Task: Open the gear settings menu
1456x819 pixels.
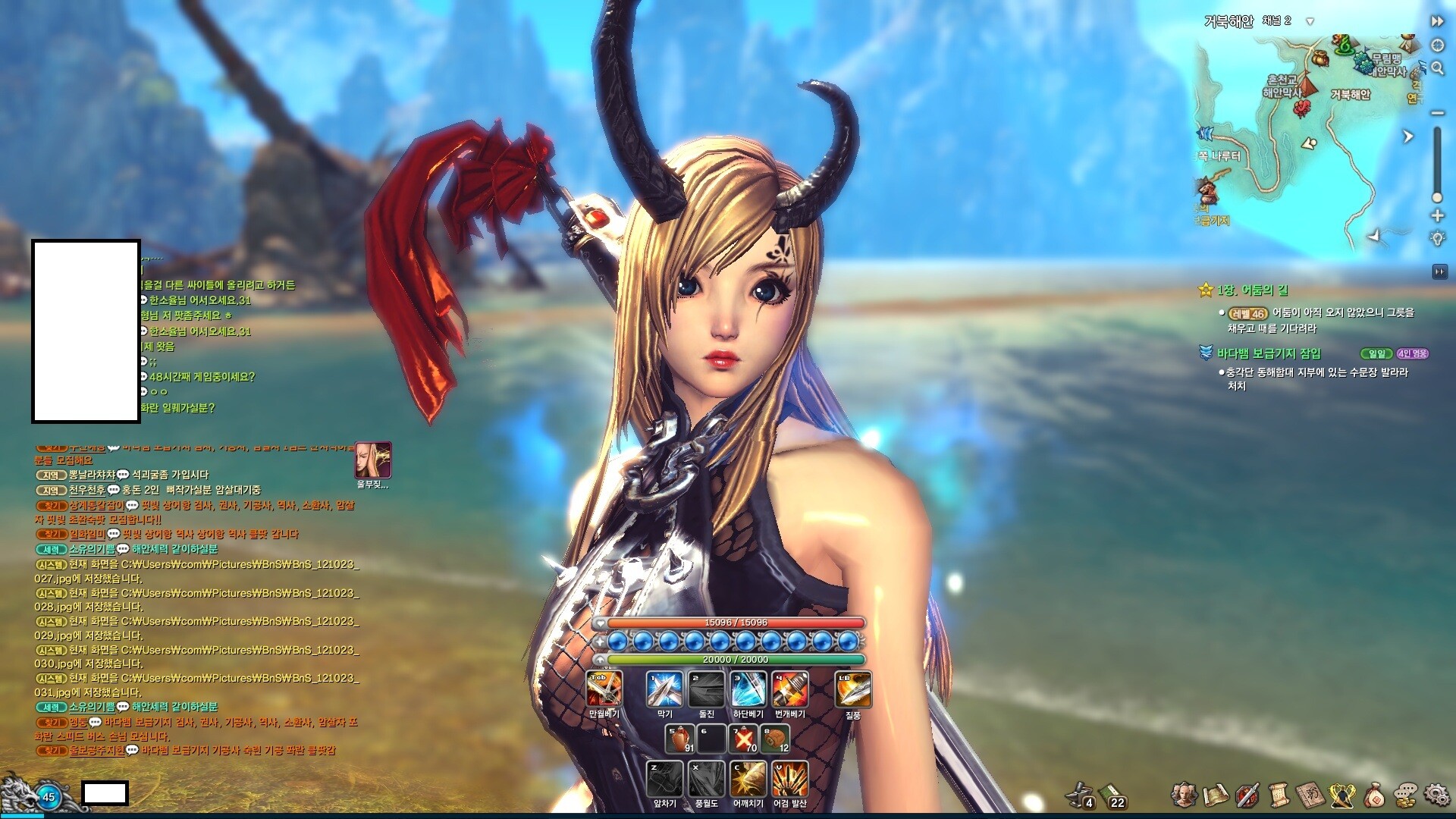Action: 1436,795
